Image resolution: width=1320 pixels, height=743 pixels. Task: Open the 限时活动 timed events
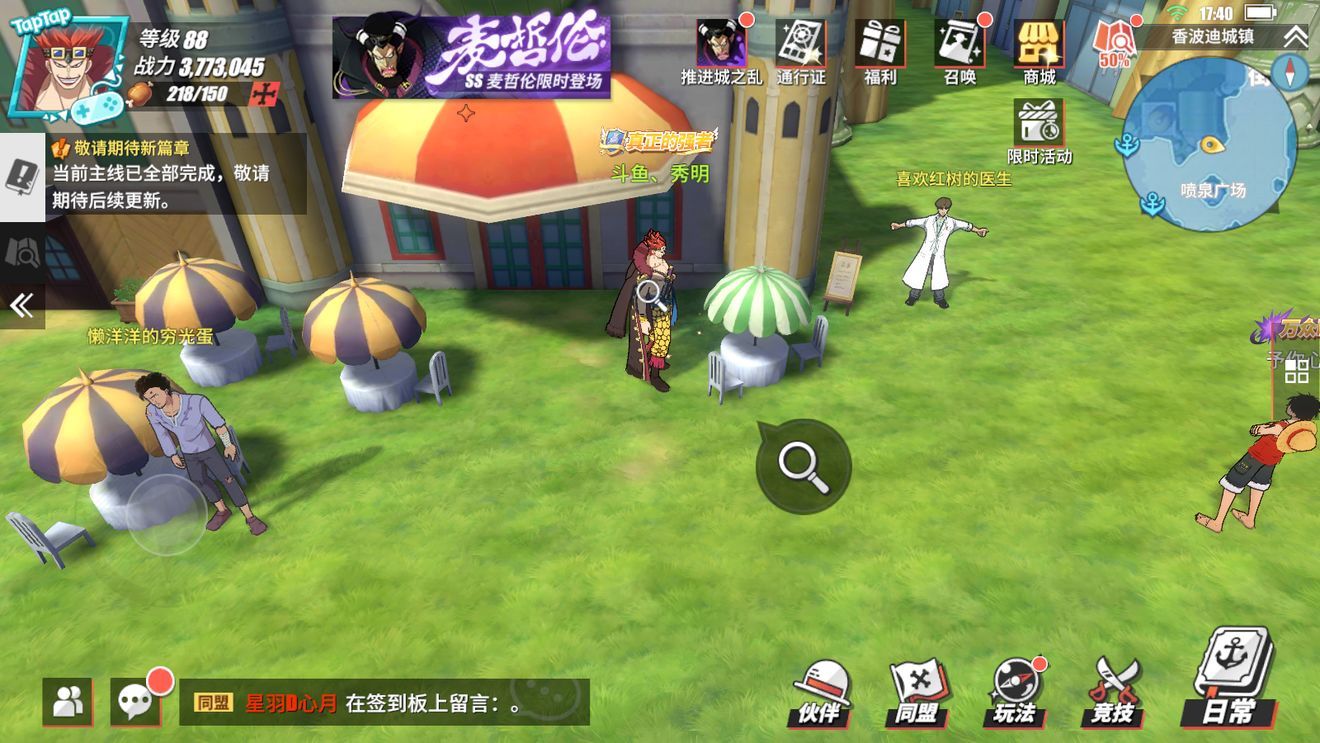[1040, 131]
